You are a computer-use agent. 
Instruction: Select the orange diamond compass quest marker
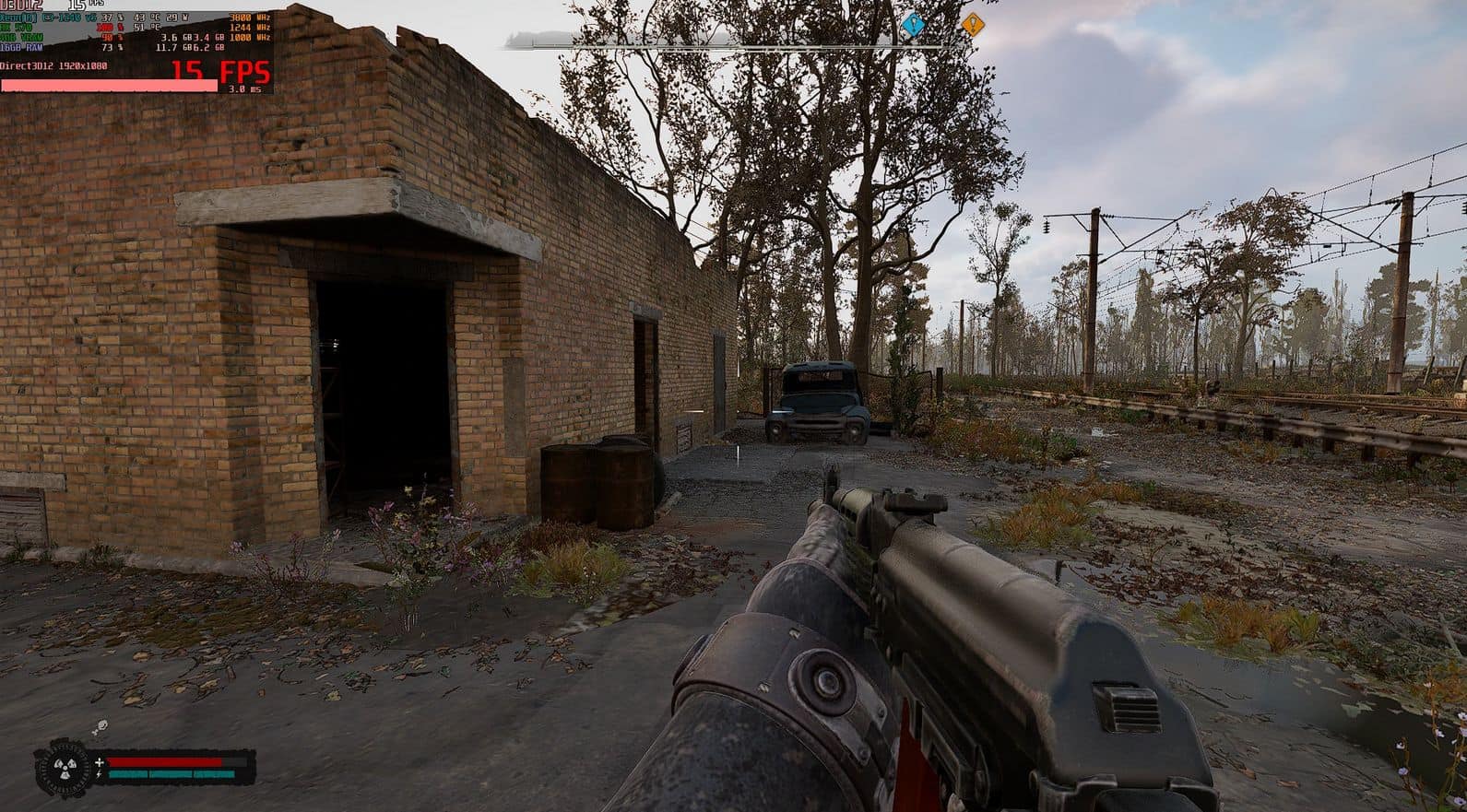[973, 23]
